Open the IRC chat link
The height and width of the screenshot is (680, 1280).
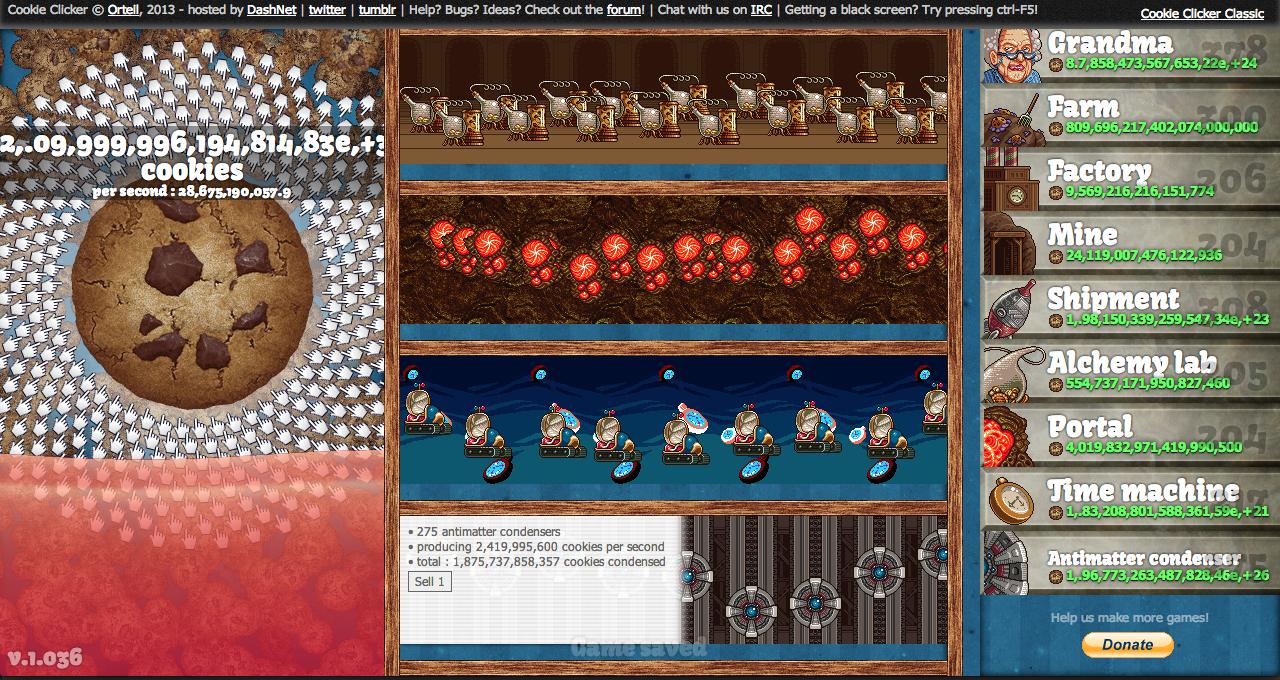760,10
